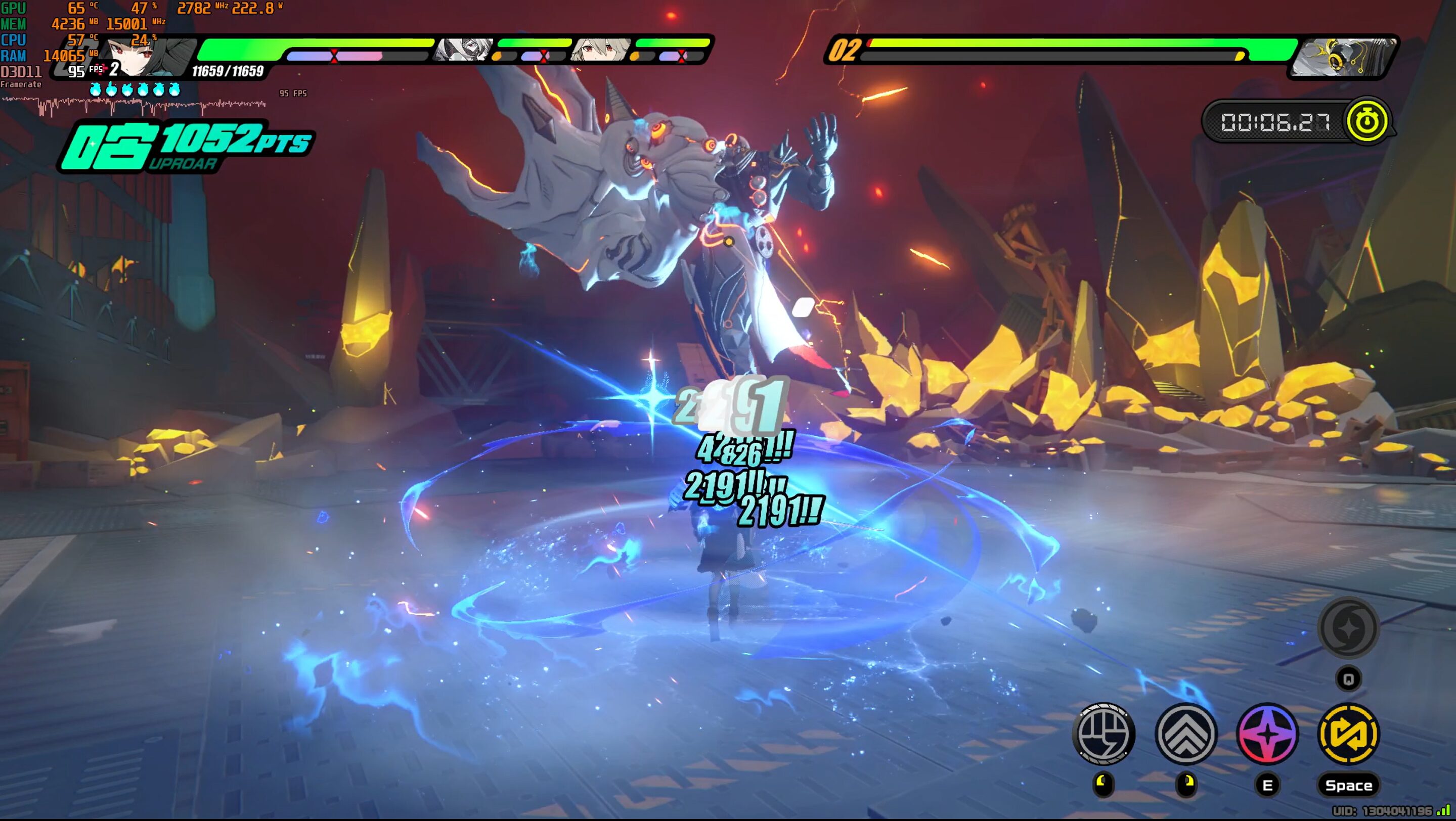
Task: Tap the yellow switch character button
Action: [1349, 734]
